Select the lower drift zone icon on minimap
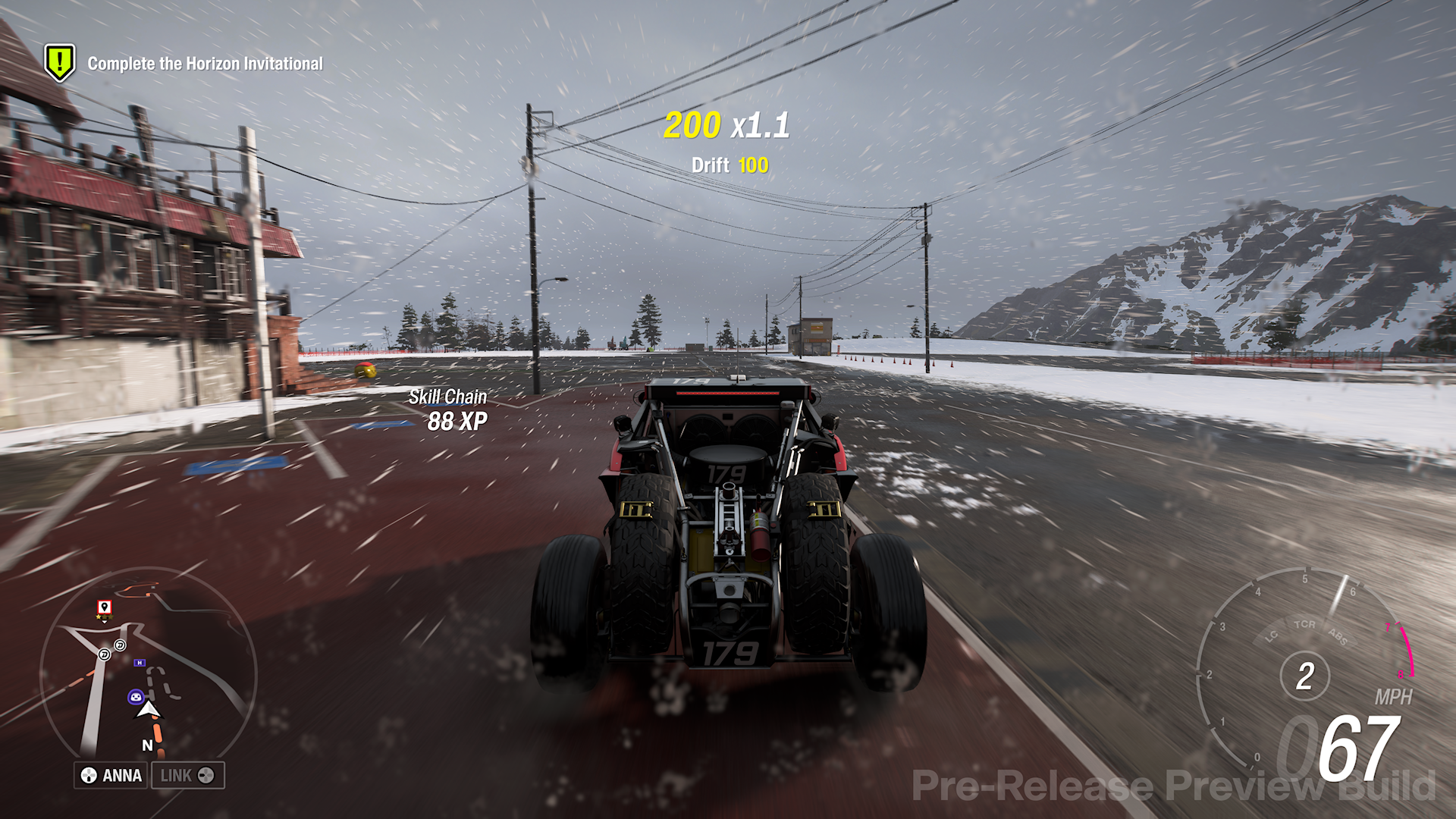1456x819 pixels. [104, 654]
